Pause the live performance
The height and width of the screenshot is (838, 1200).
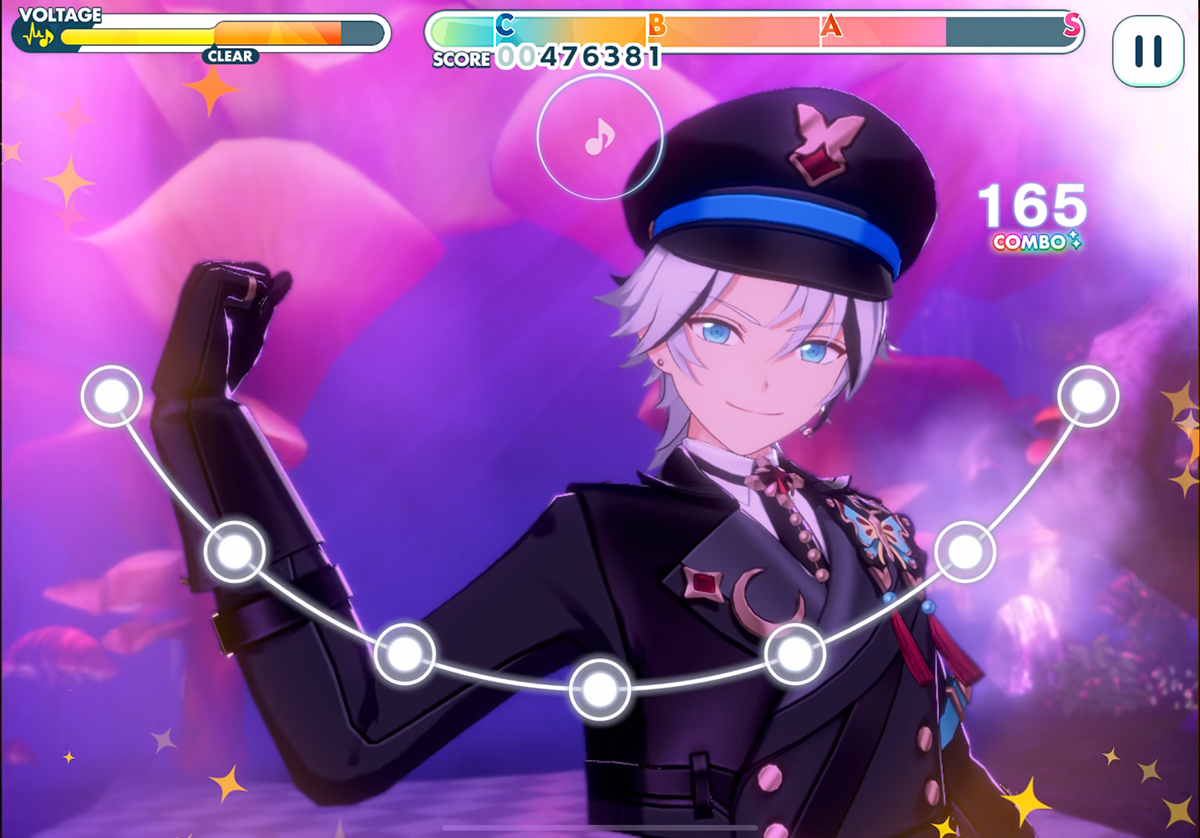point(1148,51)
